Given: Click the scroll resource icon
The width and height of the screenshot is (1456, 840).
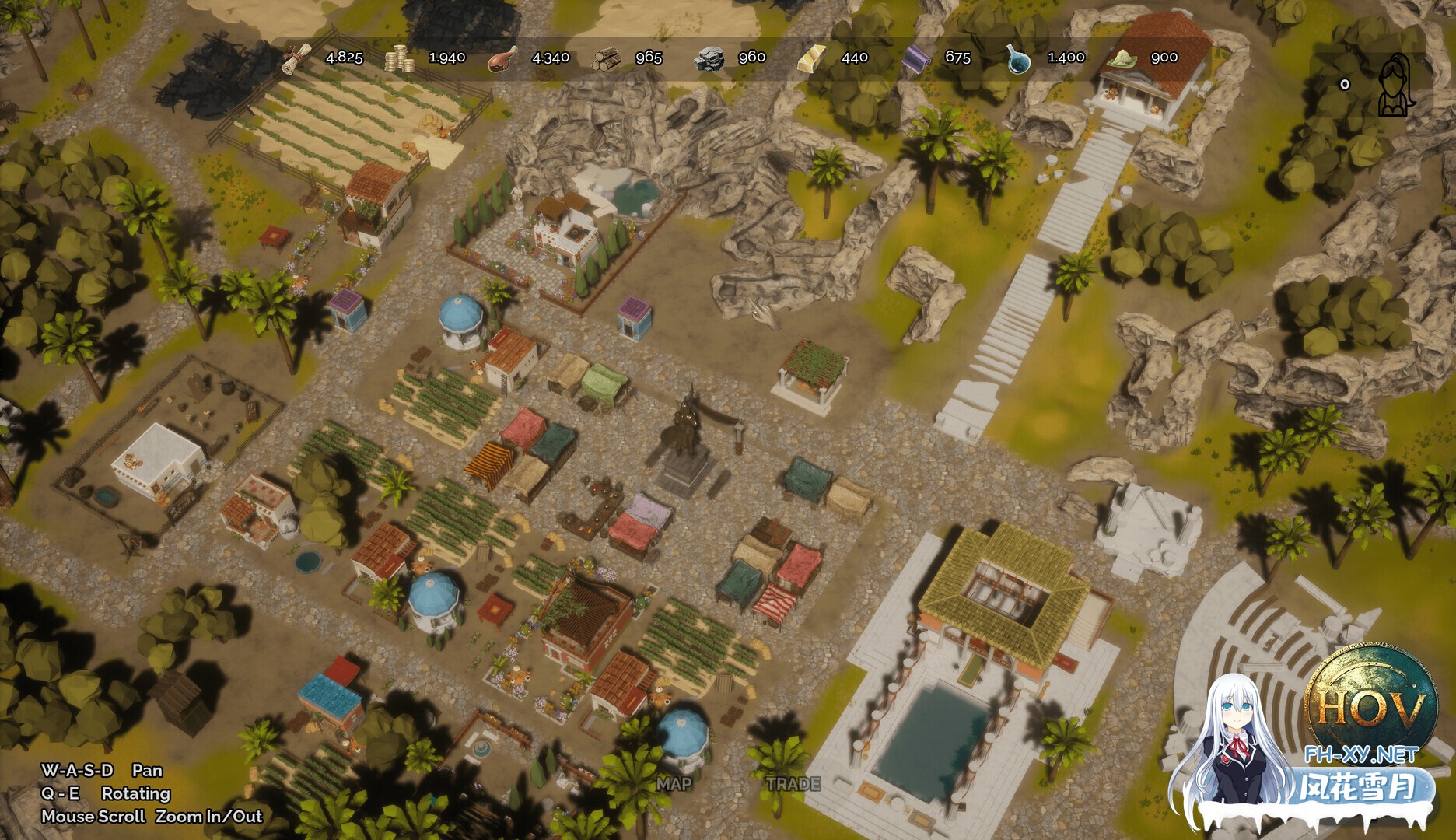Looking at the screenshot, I should point(296,58).
